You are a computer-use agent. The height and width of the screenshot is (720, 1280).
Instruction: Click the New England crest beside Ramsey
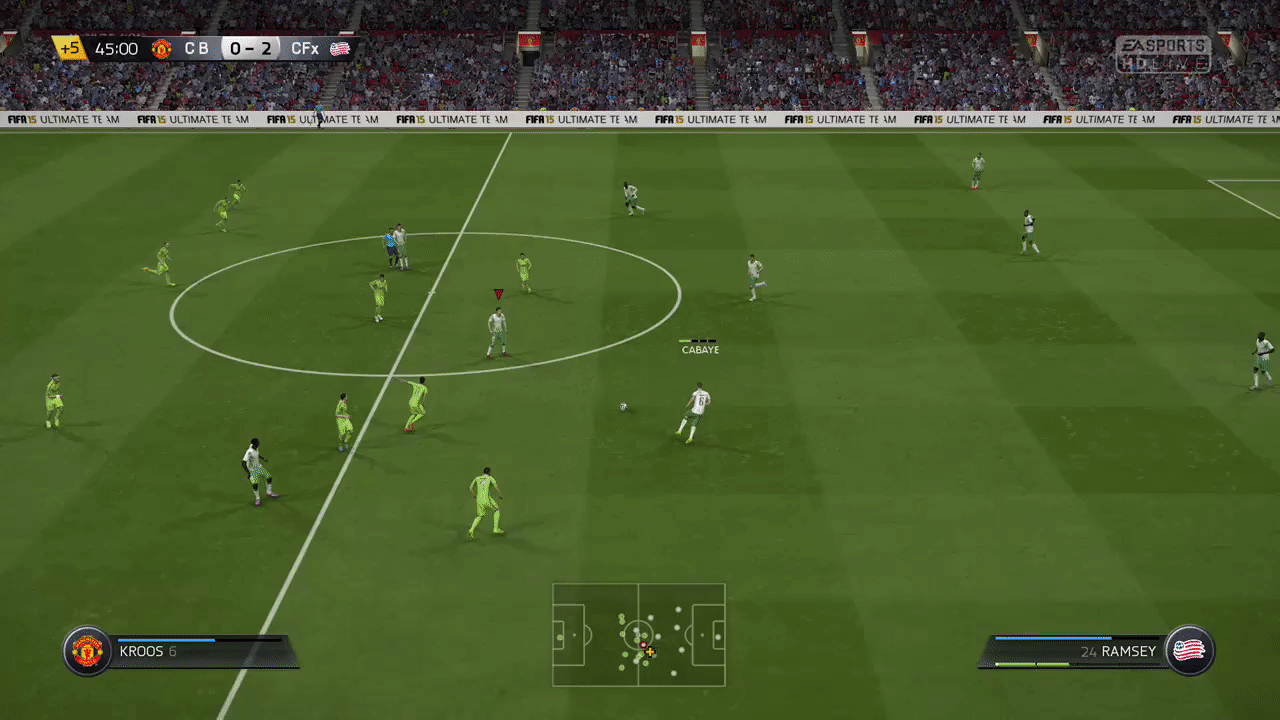[1189, 651]
